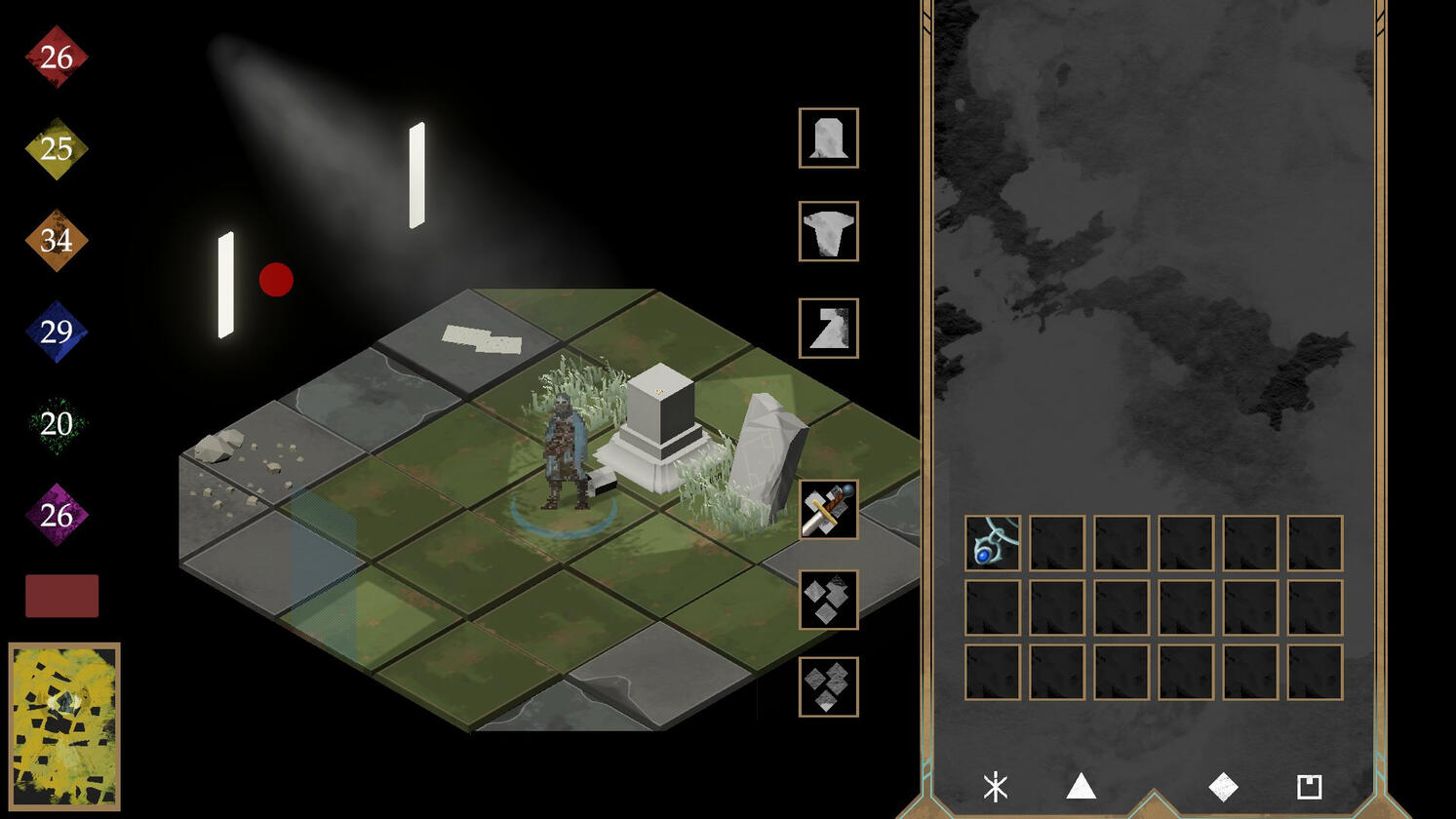Select the helmet equipment slot
This screenshot has width=1456, height=819.
tap(828, 137)
